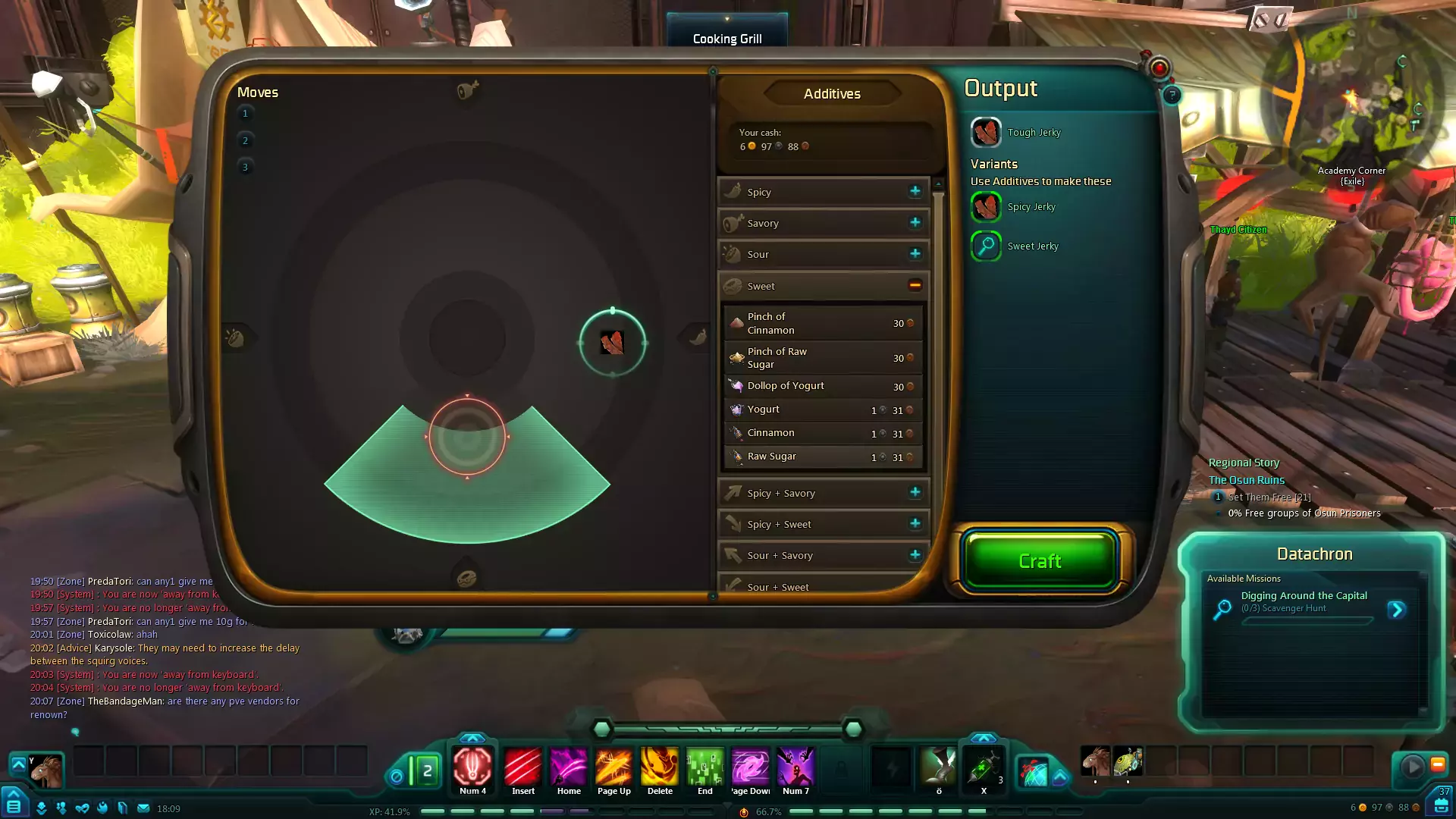This screenshot has height=819, width=1456.
Task: Expand the Spicy + Sweet category
Action: point(915,523)
